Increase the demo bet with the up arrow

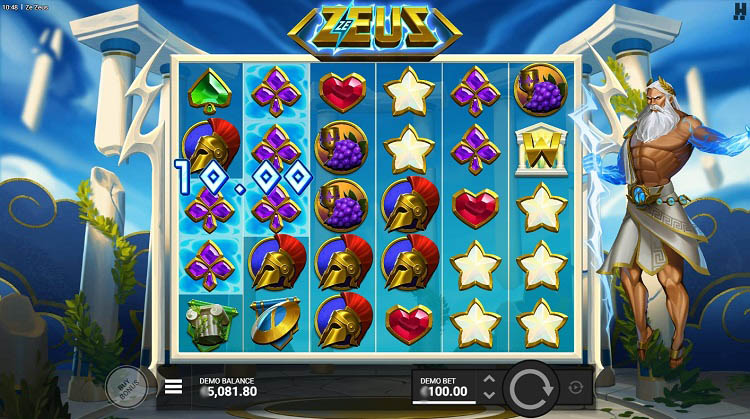[x=489, y=379]
